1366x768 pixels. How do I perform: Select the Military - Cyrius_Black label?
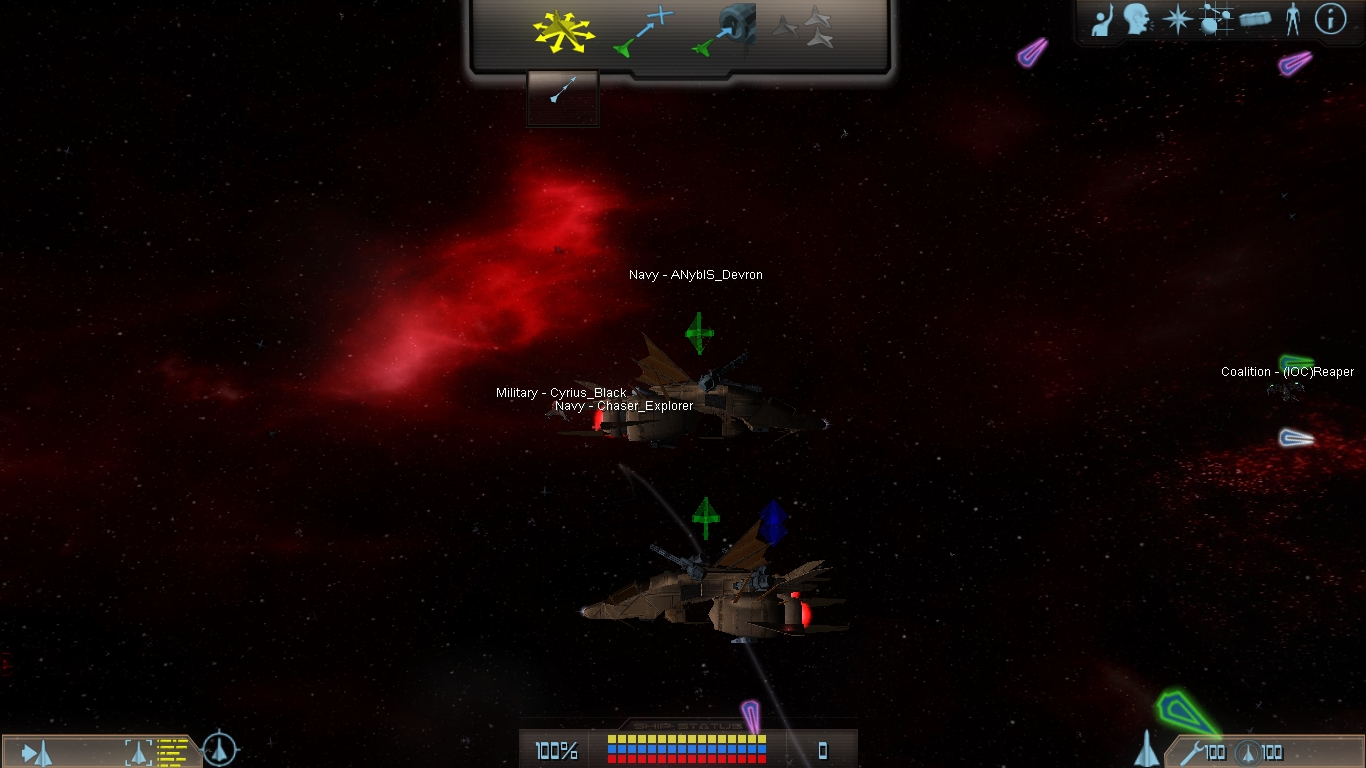click(561, 393)
